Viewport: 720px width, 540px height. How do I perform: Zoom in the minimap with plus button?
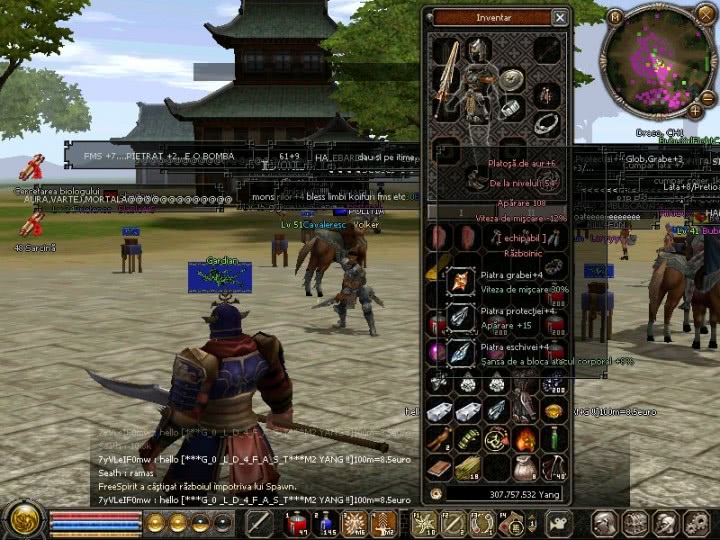694,112
